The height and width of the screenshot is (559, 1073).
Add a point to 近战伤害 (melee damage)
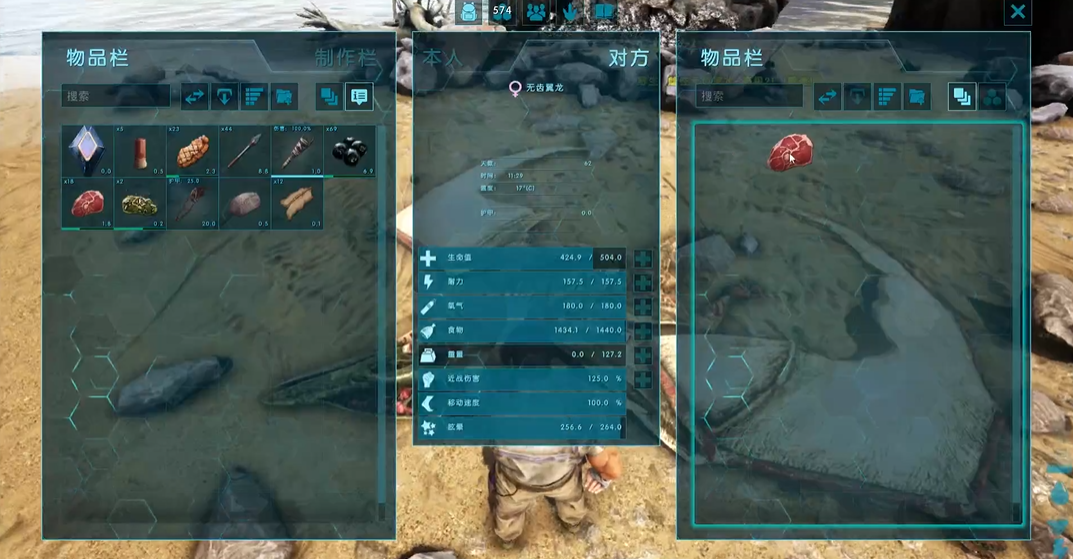click(643, 379)
